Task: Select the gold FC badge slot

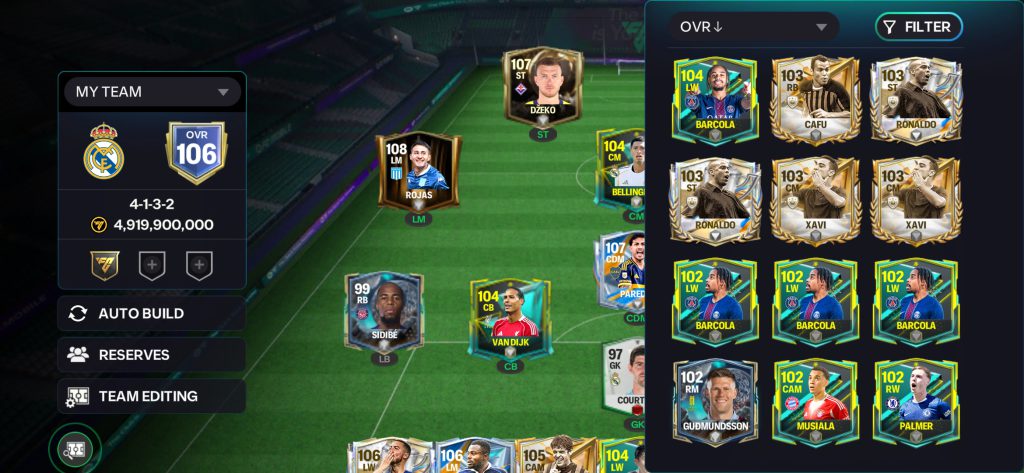Action: [x=103, y=265]
